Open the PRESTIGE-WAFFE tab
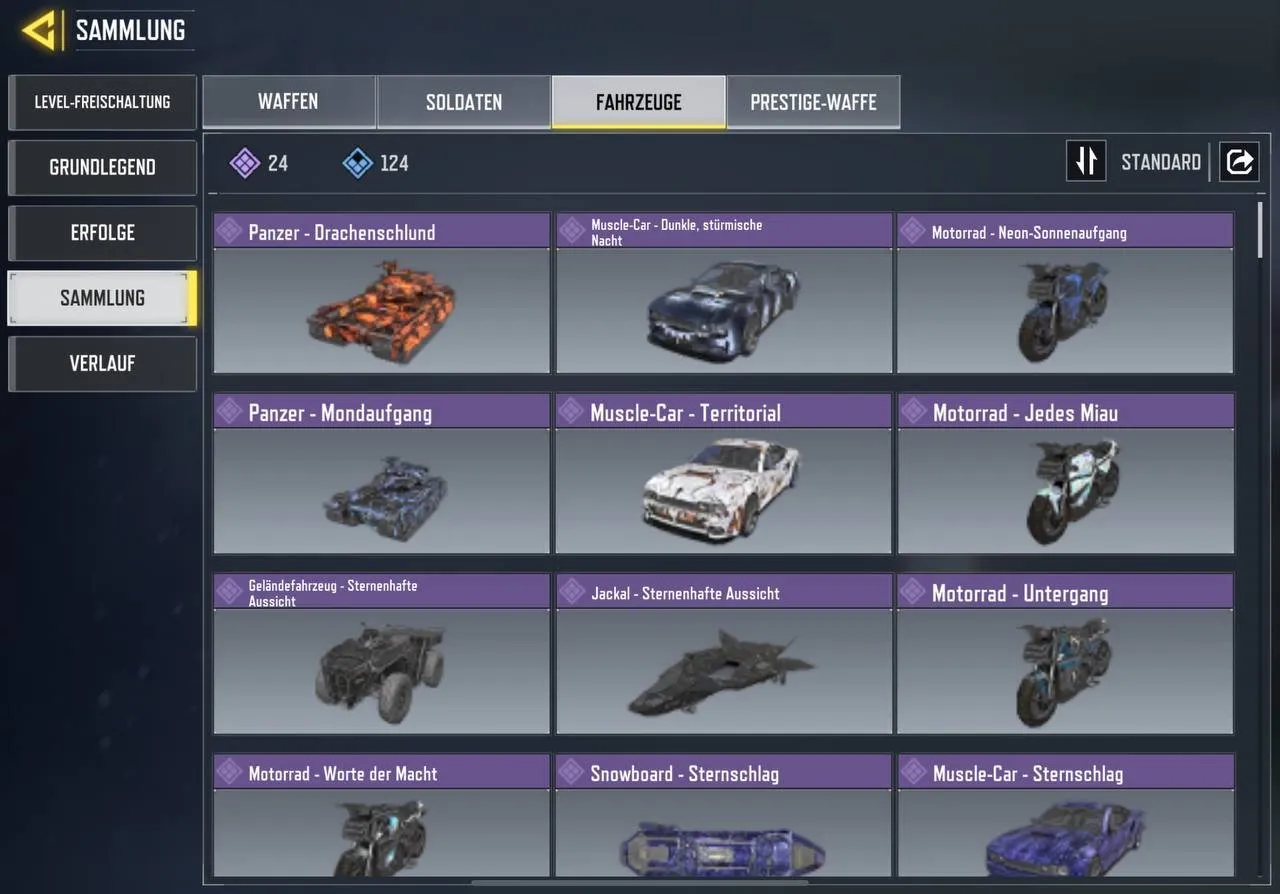 pyautogui.click(x=813, y=101)
